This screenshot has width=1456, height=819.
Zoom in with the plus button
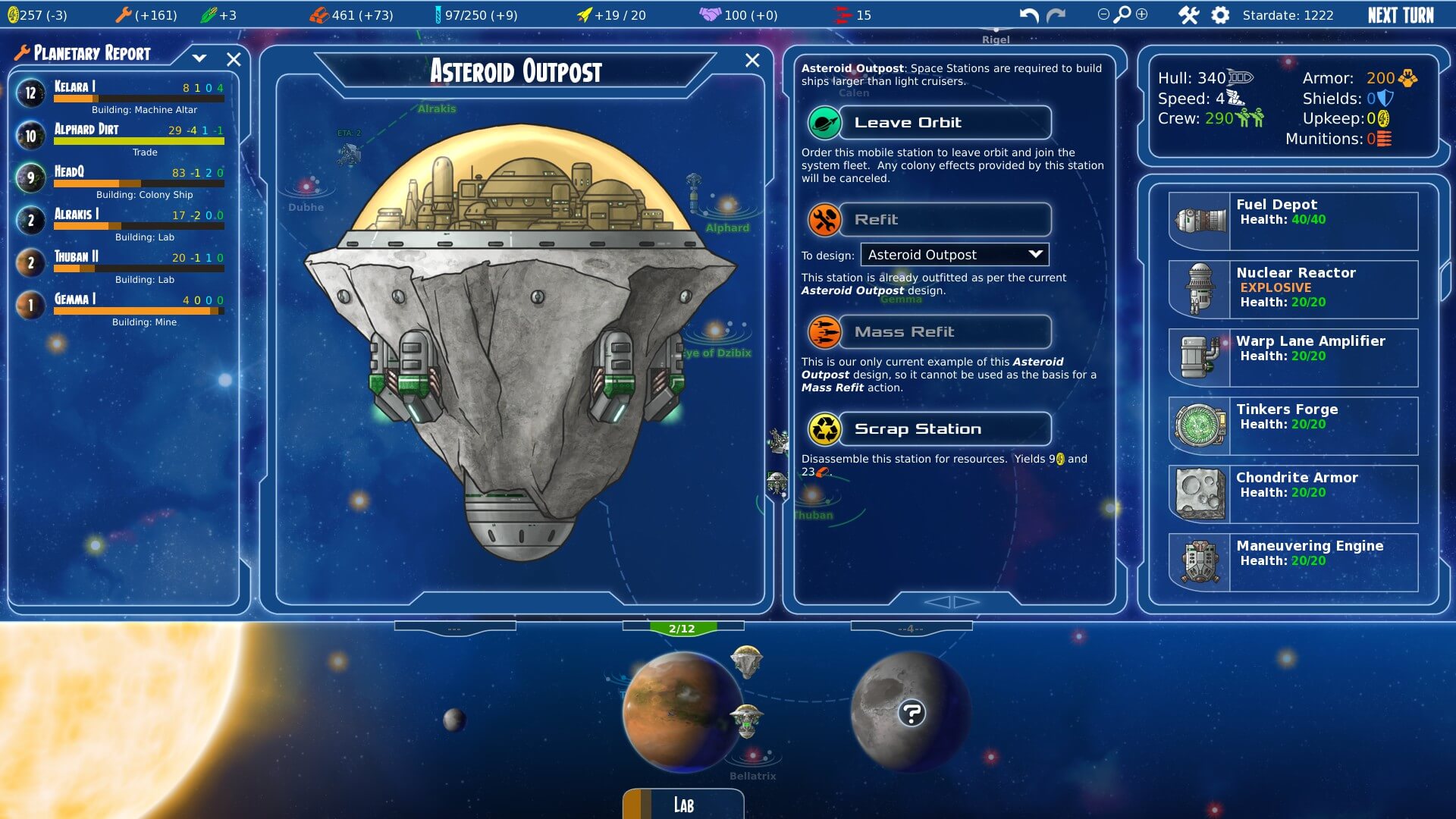point(1141,14)
